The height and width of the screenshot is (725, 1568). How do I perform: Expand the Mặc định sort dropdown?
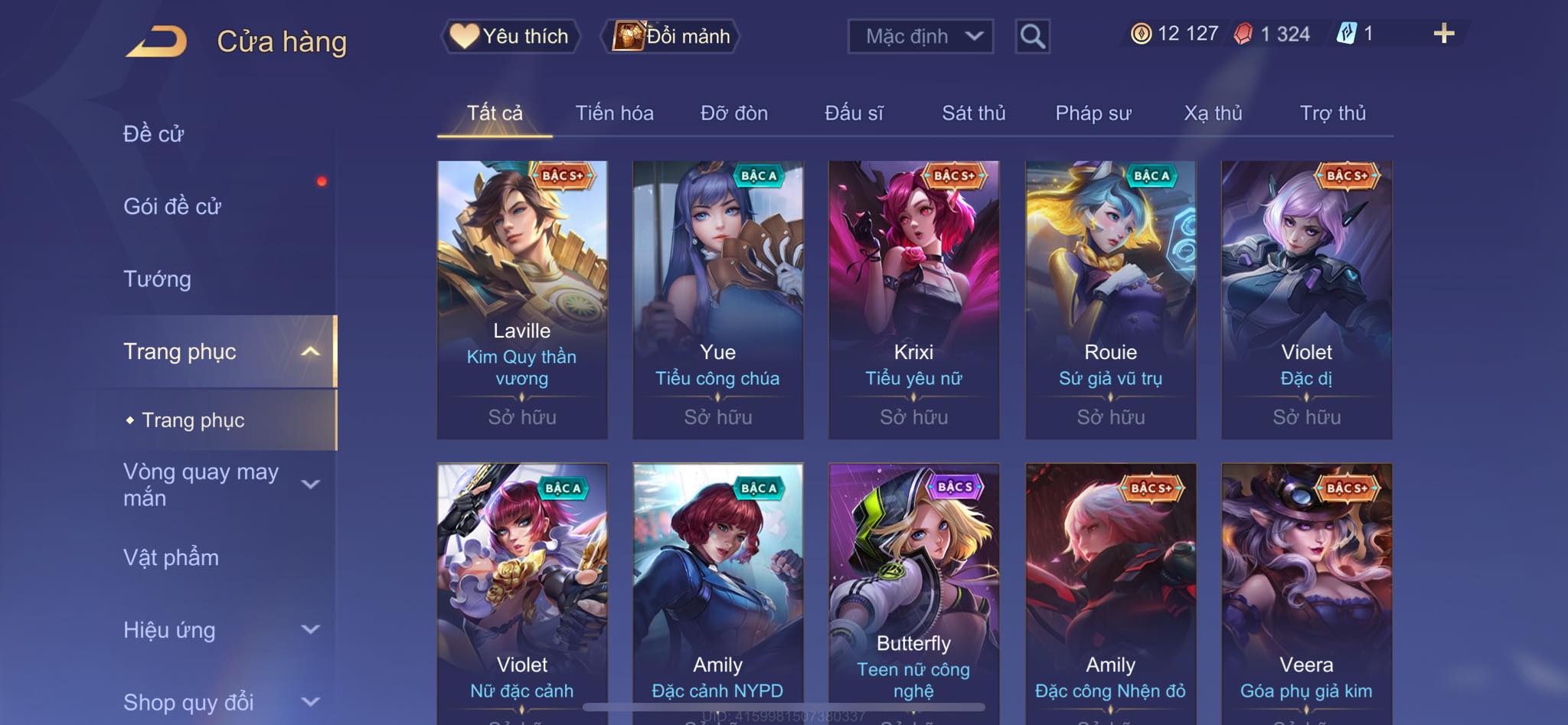click(x=920, y=36)
